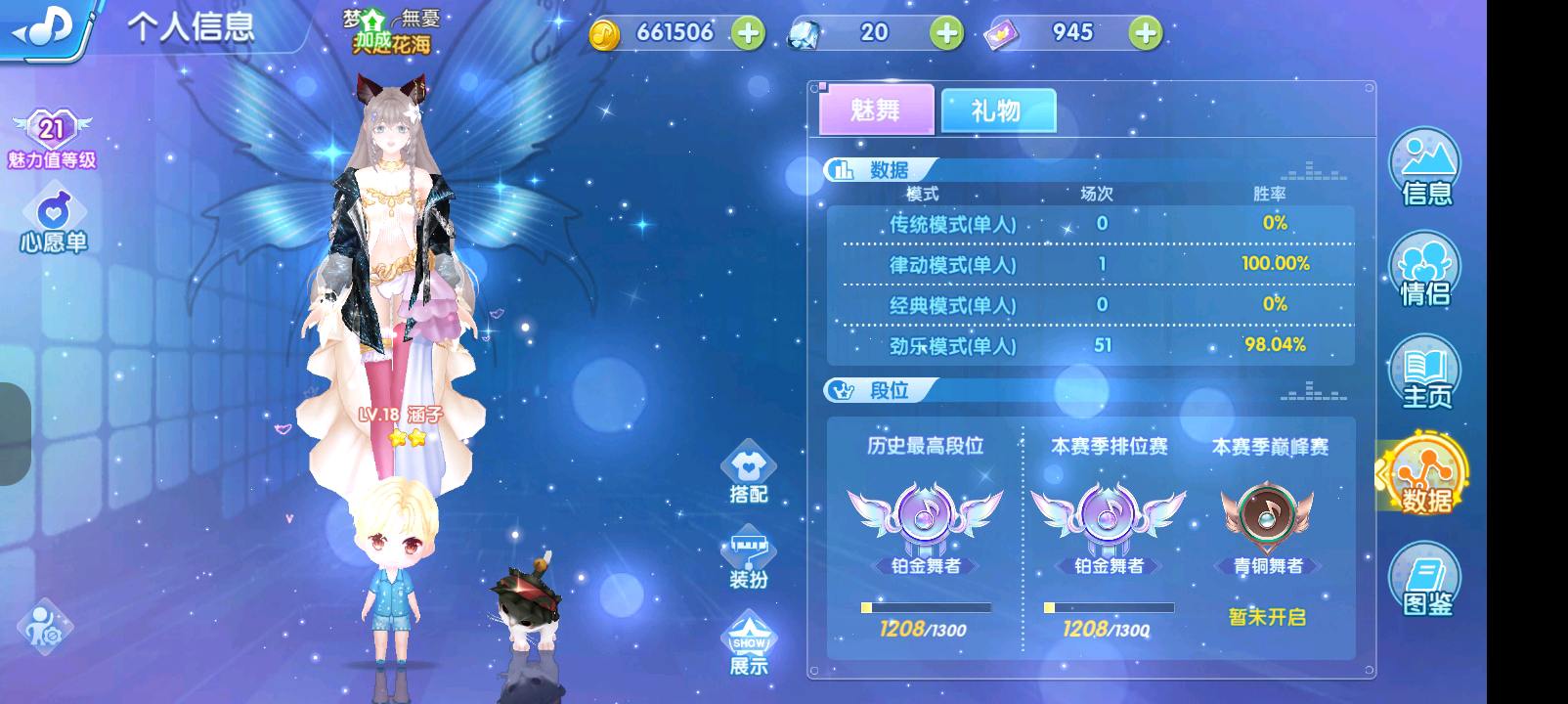The height and width of the screenshot is (704, 1568).
Task: Select the 铂金舞者 highest rank emblem
Action: (x=924, y=523)
